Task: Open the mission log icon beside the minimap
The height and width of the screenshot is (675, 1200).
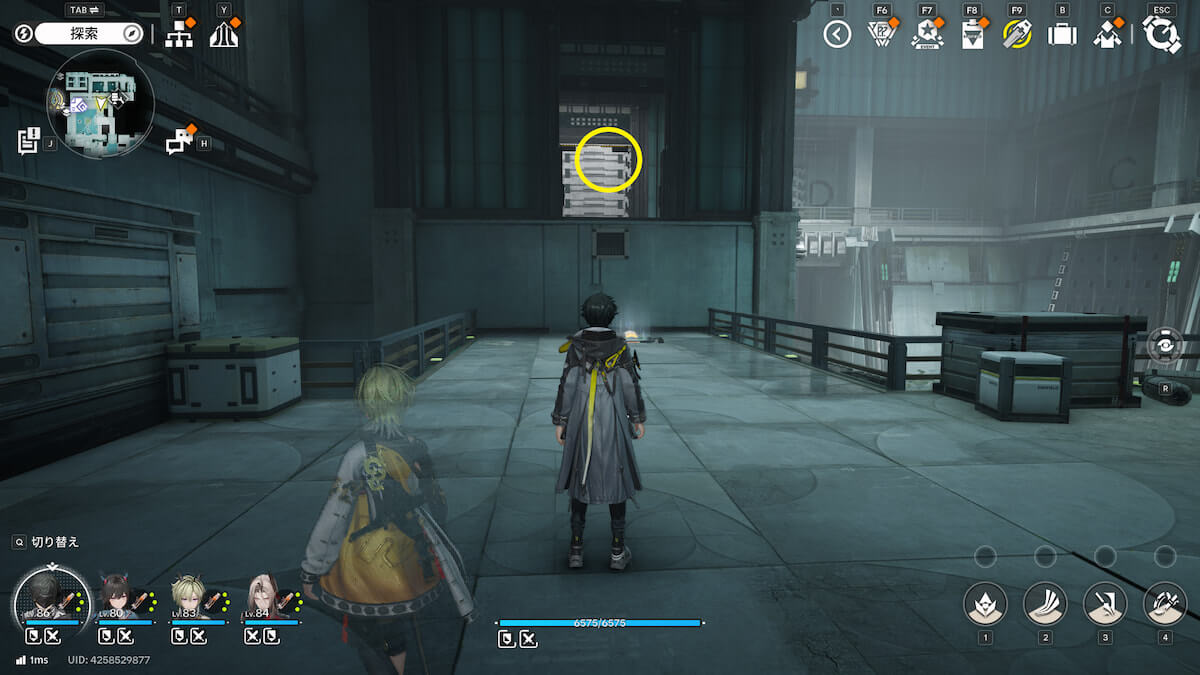Action: coord(28,140)
